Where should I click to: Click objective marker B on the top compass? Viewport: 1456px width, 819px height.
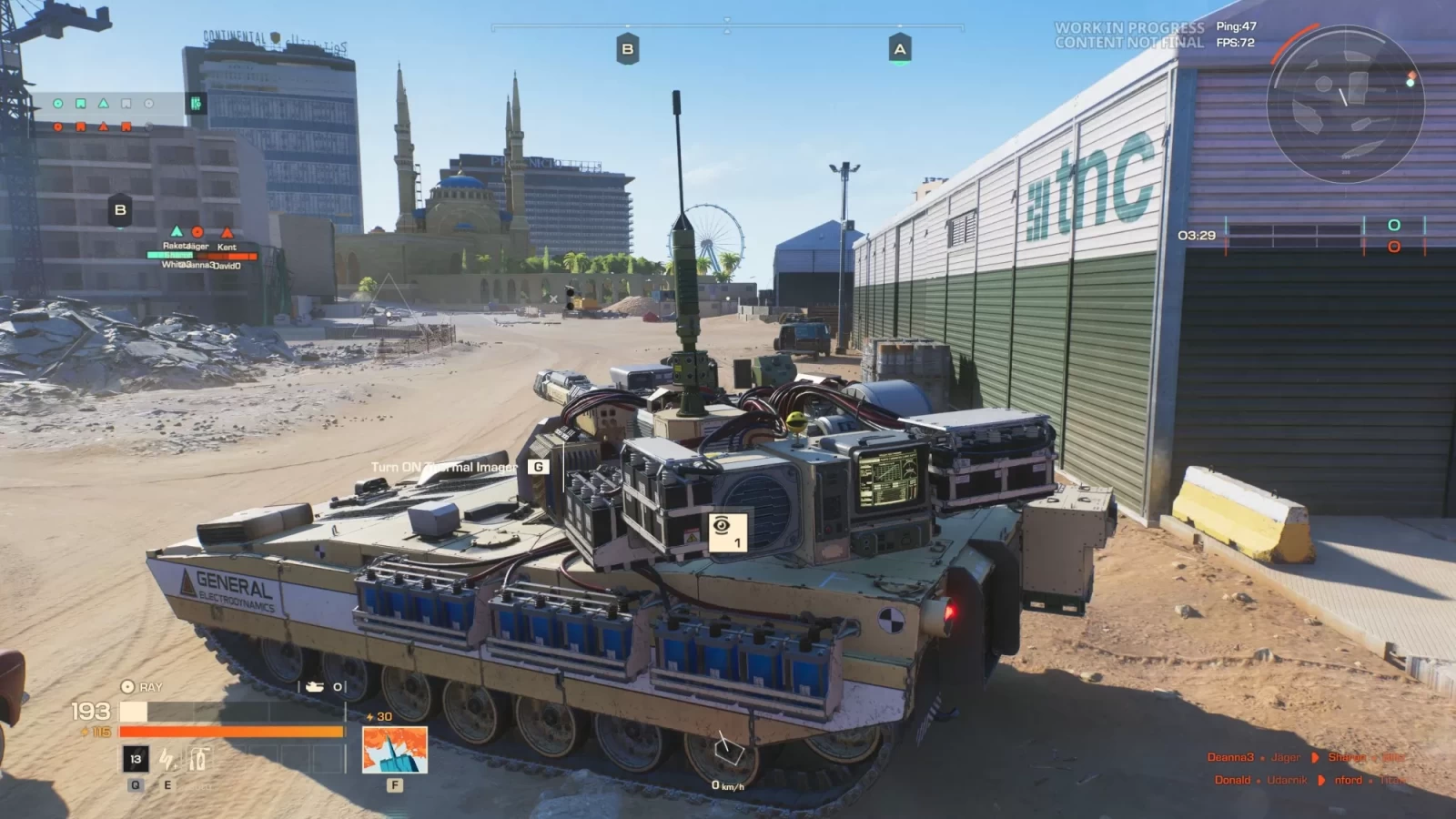627,49
